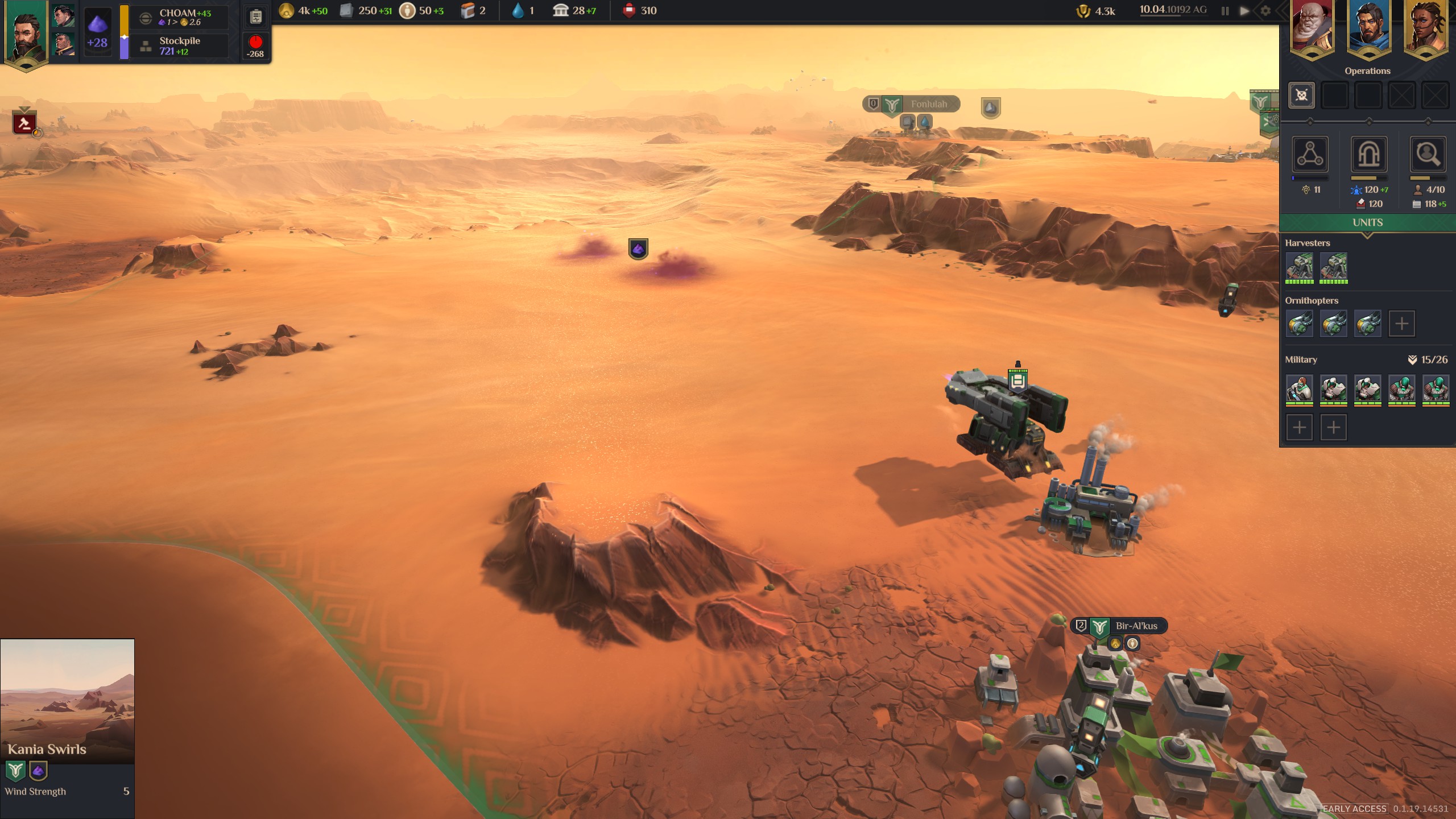Add a new ornithopter with plus slot
The image size is (1456, 819).
pyautogui.click(x=1401, y=324)
